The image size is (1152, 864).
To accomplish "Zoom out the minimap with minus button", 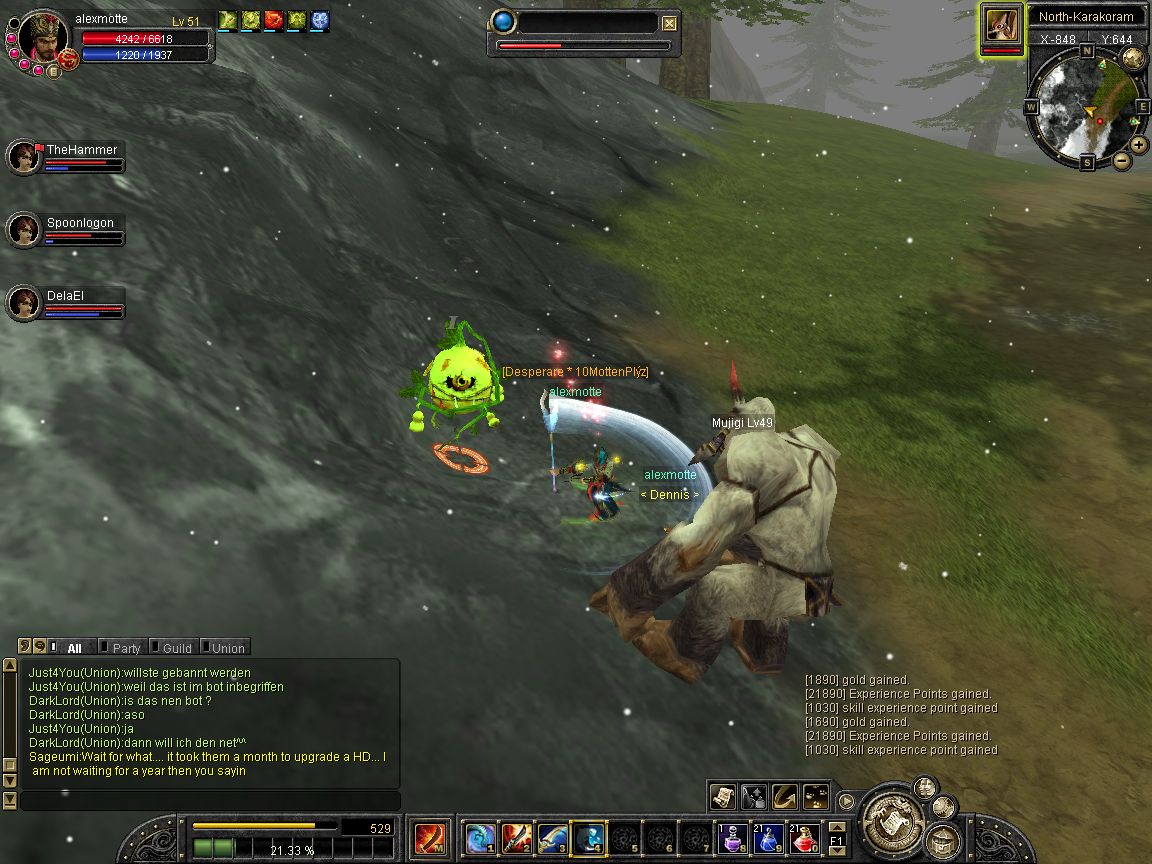I will (1122, 160).
